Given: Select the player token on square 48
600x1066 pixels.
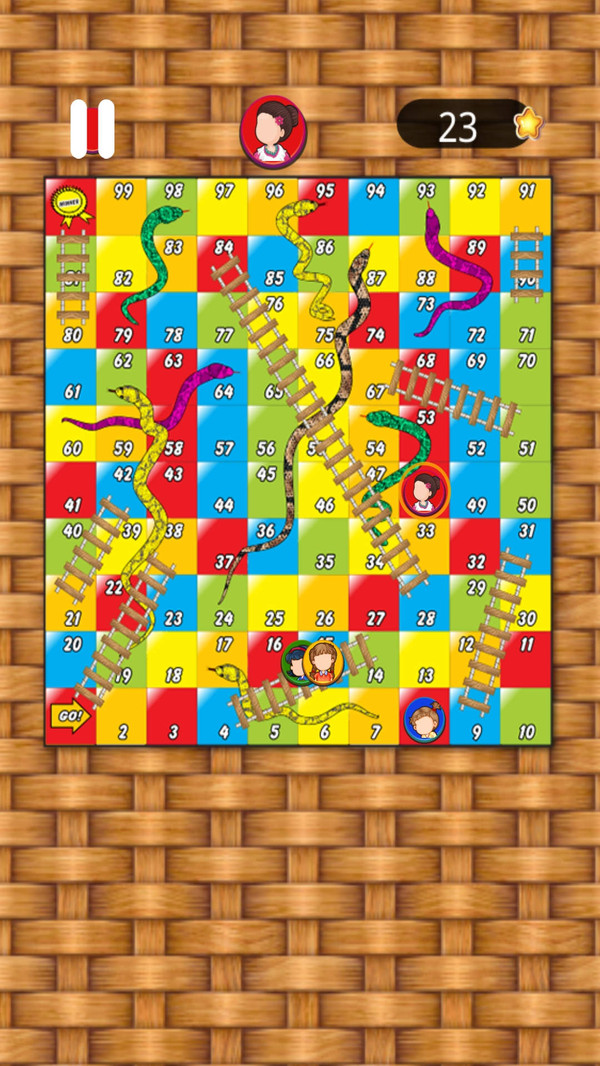Looking at the screenshot, I should (424, 491).
